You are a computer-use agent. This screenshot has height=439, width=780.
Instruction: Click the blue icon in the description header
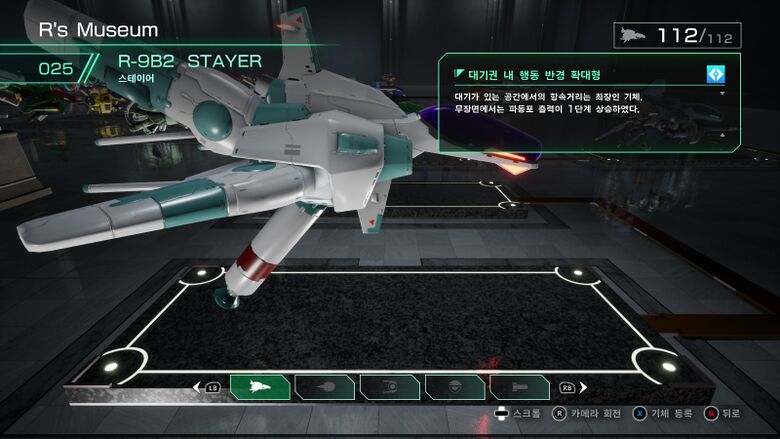tap(715, 74)
